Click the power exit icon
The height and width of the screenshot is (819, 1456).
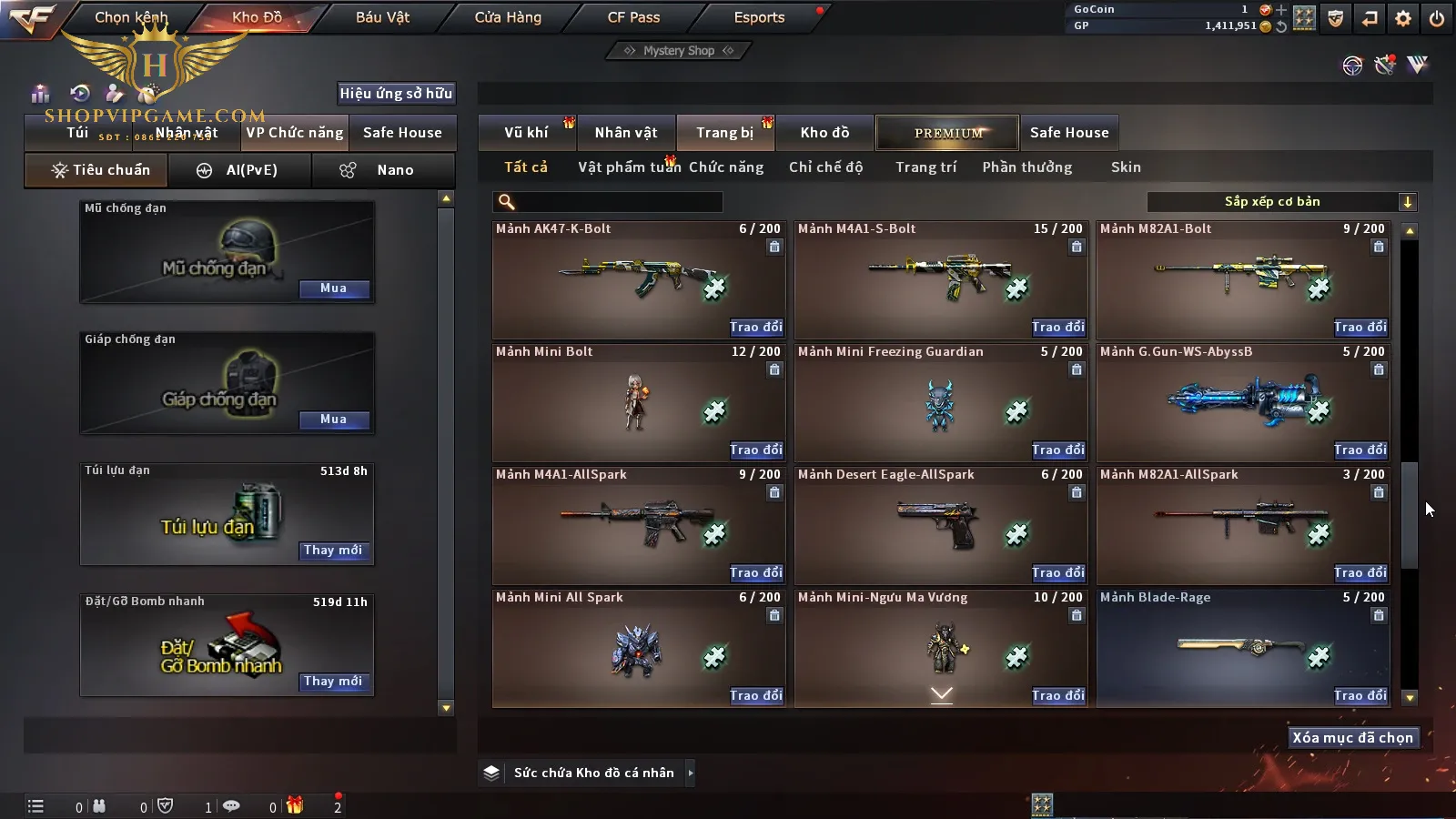[1437, 18]
